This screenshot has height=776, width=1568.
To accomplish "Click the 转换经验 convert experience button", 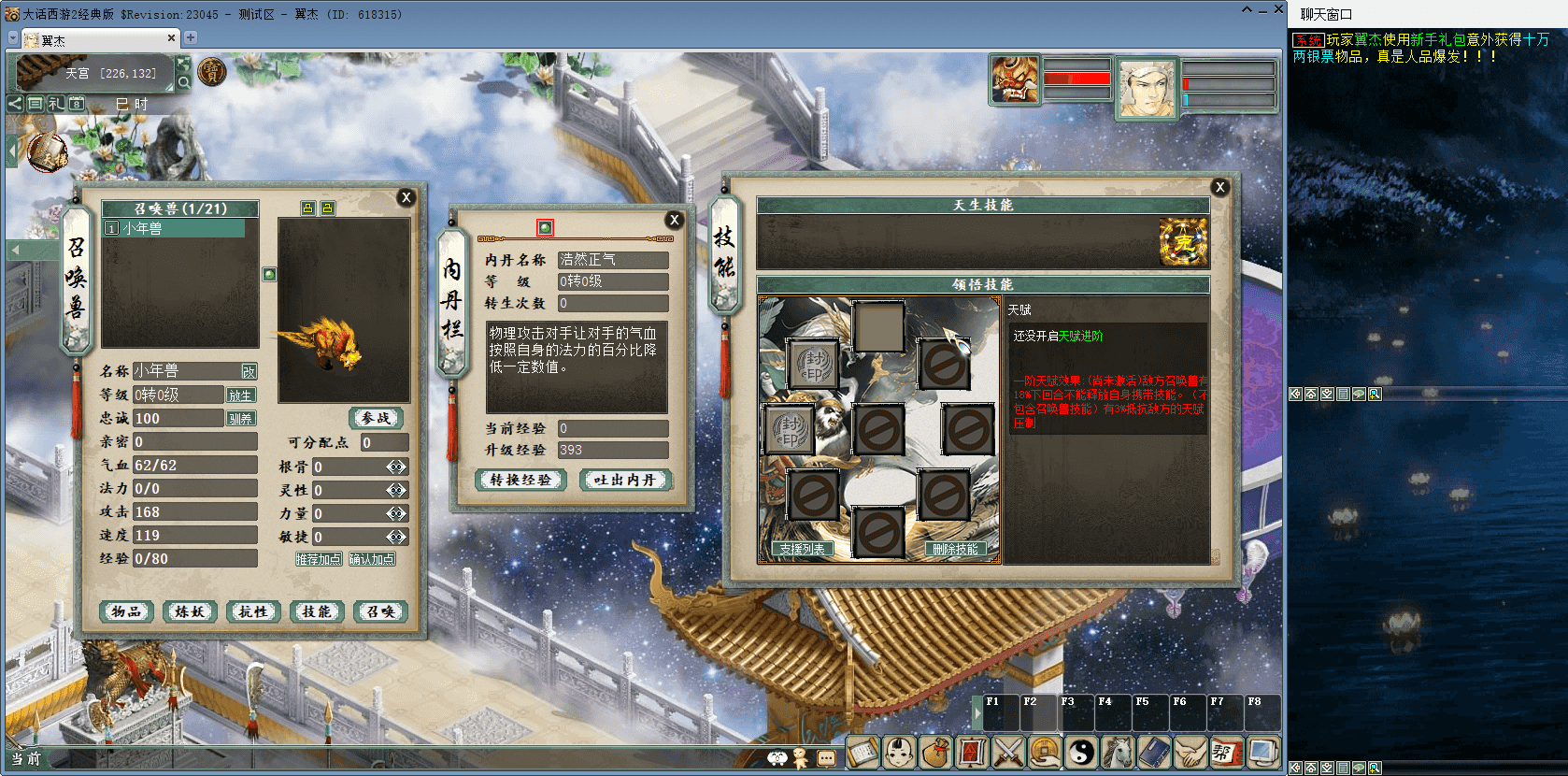I will point(521,480).
